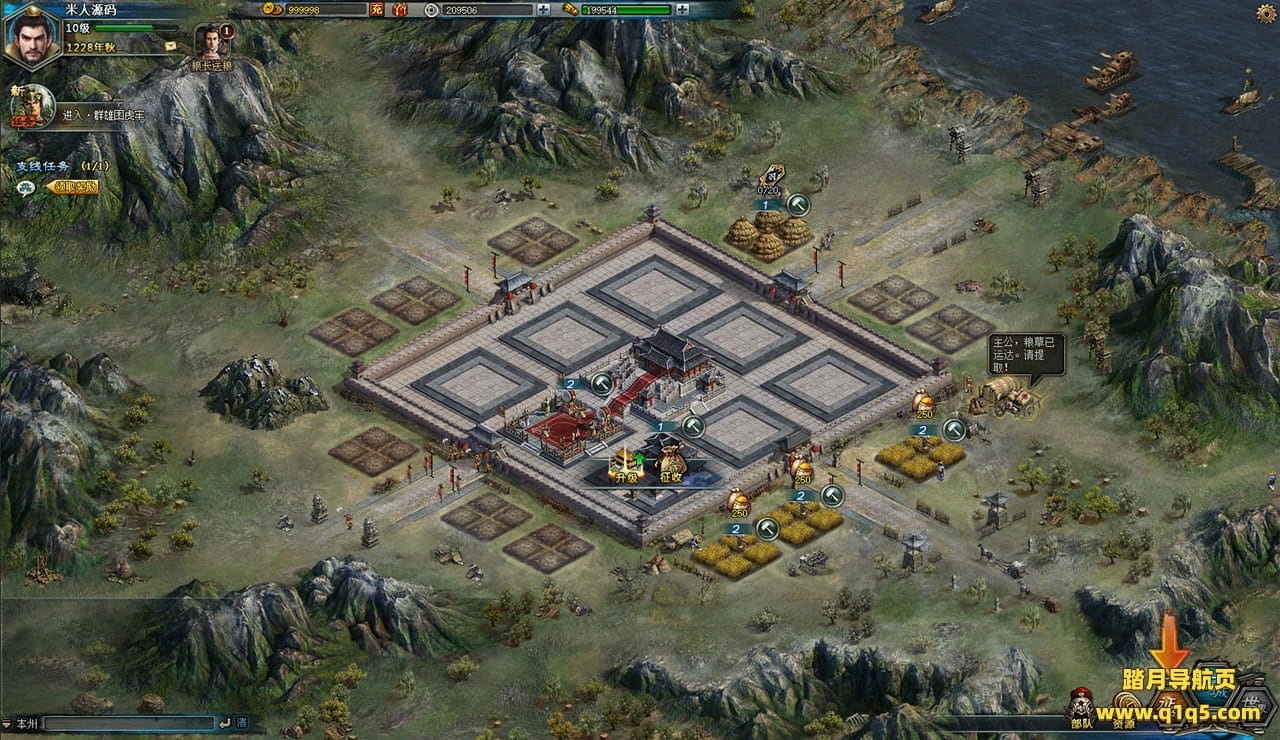
Task: Click the 征收 collect tax button
Action: 670,466
